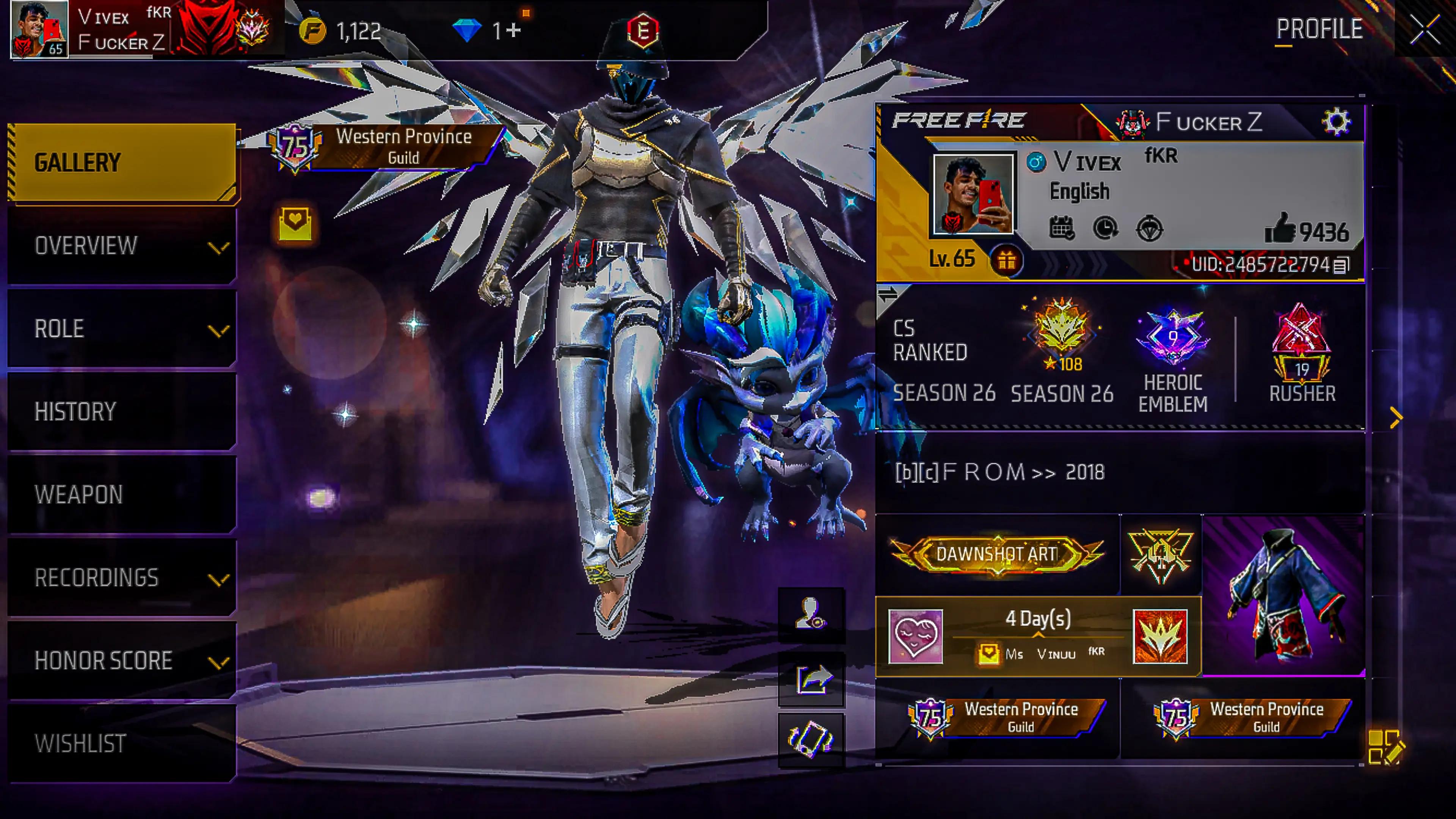Viewport: 1456px width, 819px height.
Task: Open the History tab
Action: tap(122, 411)
